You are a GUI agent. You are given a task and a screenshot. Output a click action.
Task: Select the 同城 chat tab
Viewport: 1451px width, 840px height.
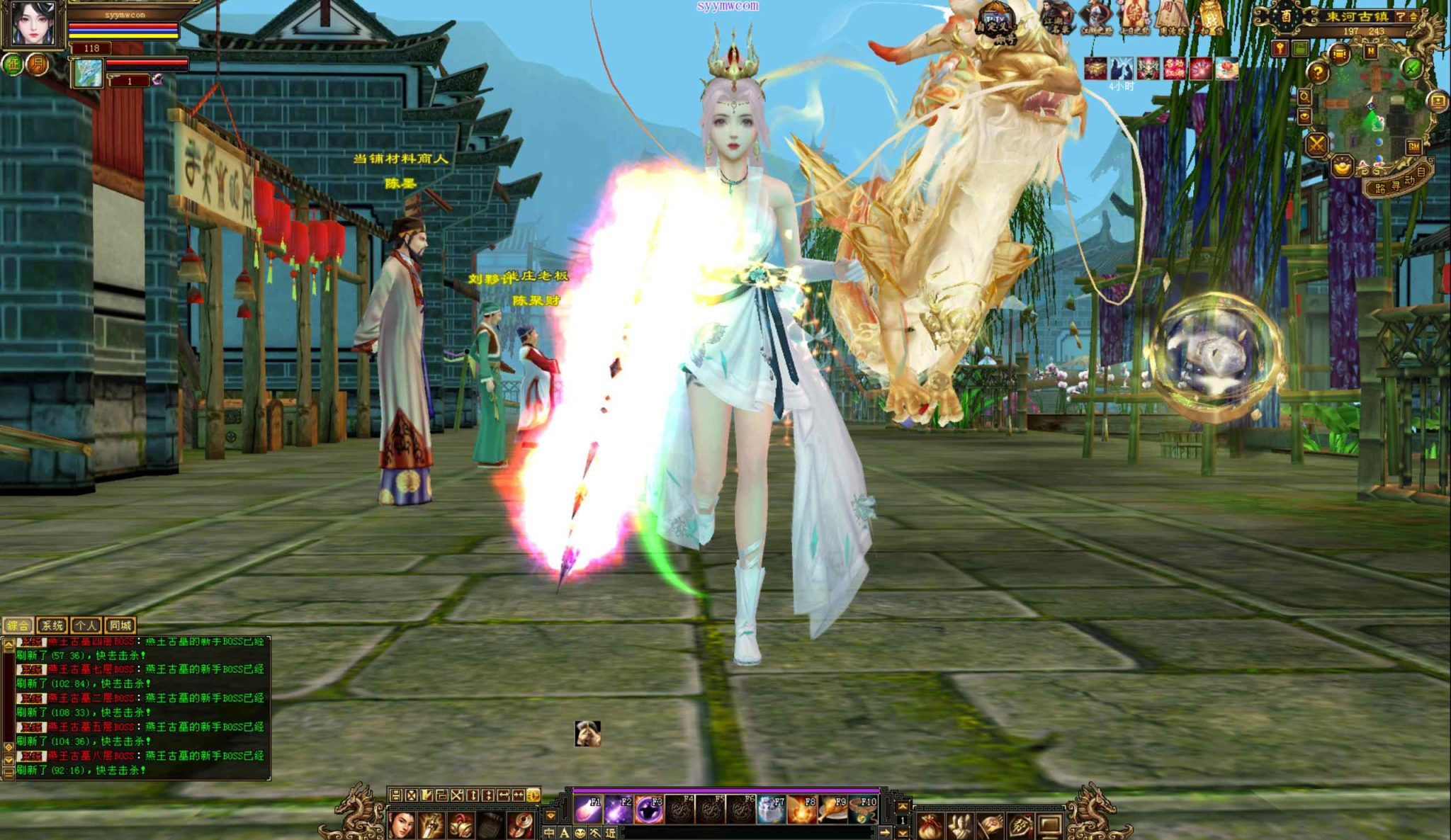120,625
